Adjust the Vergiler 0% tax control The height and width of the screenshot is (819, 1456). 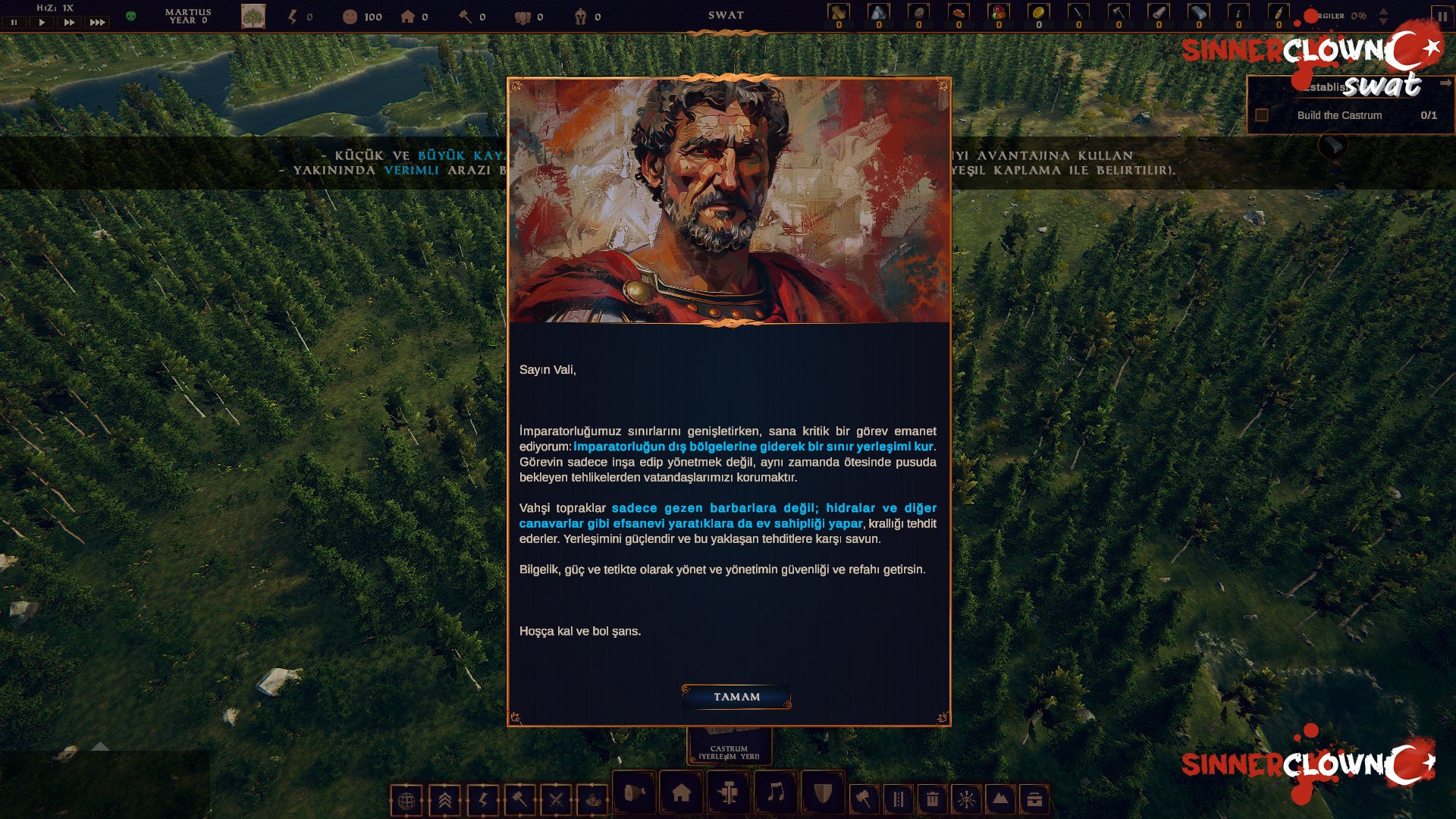coord(1383,17)
